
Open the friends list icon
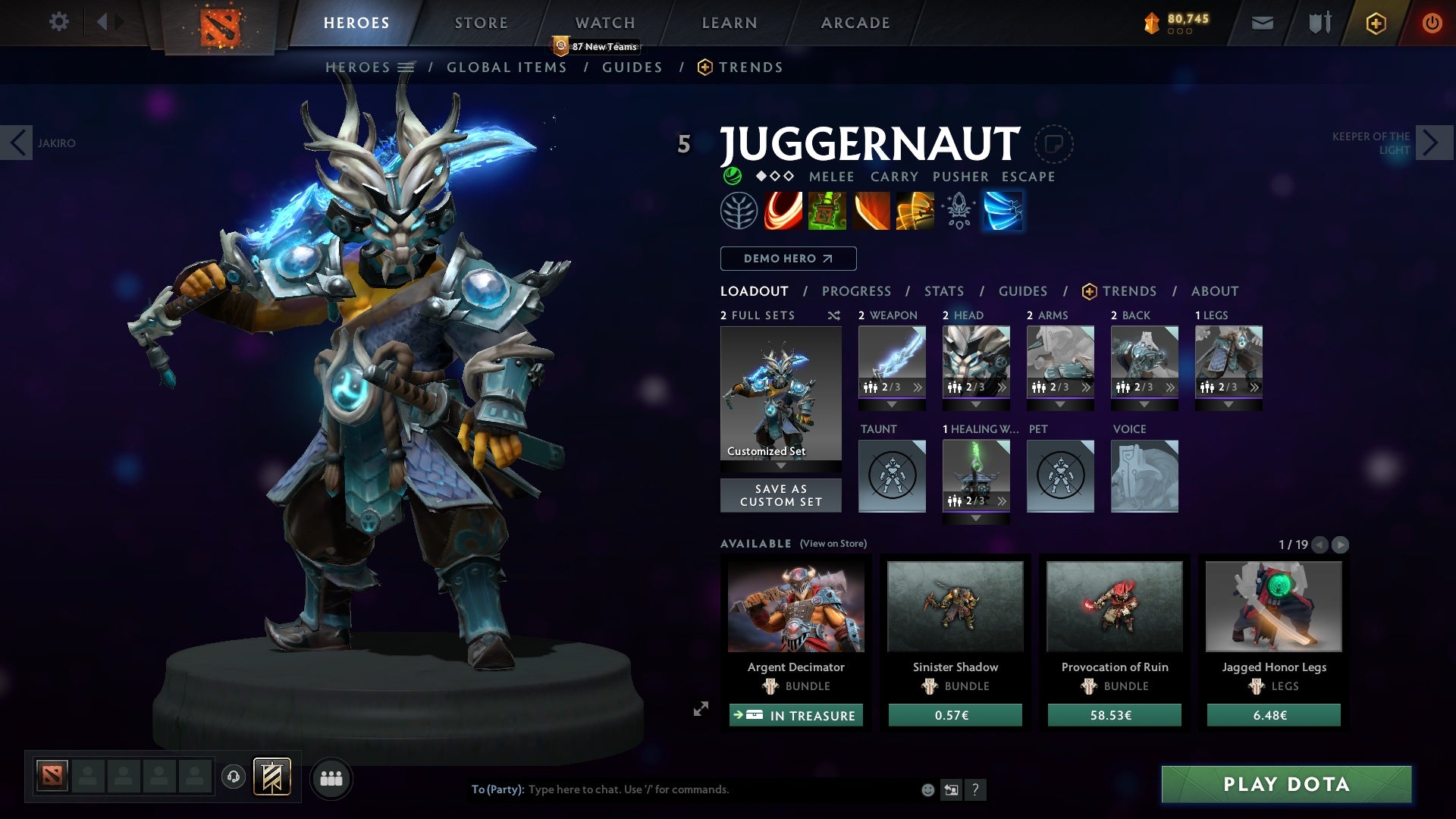[331, 778]
